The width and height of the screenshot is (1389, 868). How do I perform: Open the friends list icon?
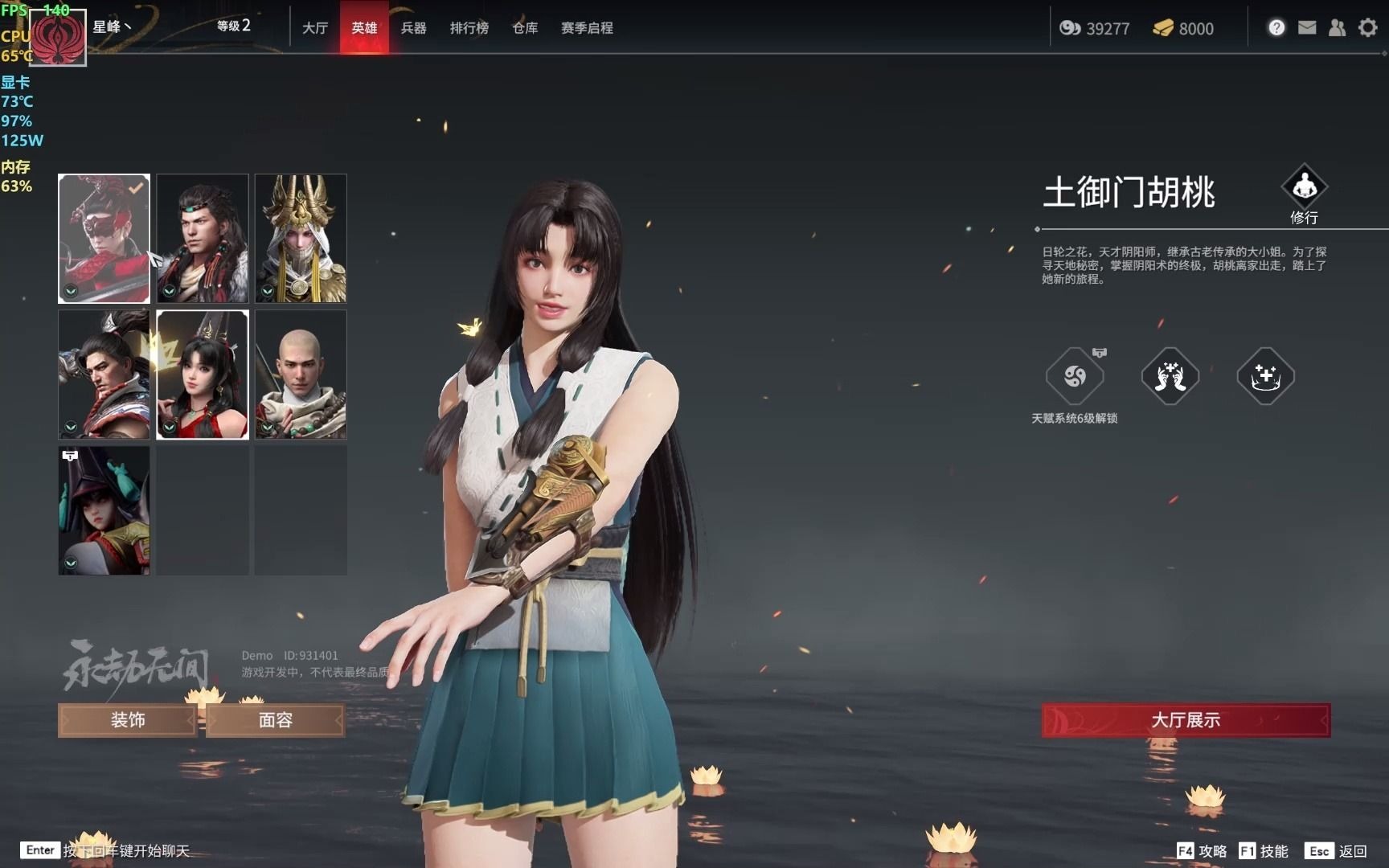pos(1337,27)
